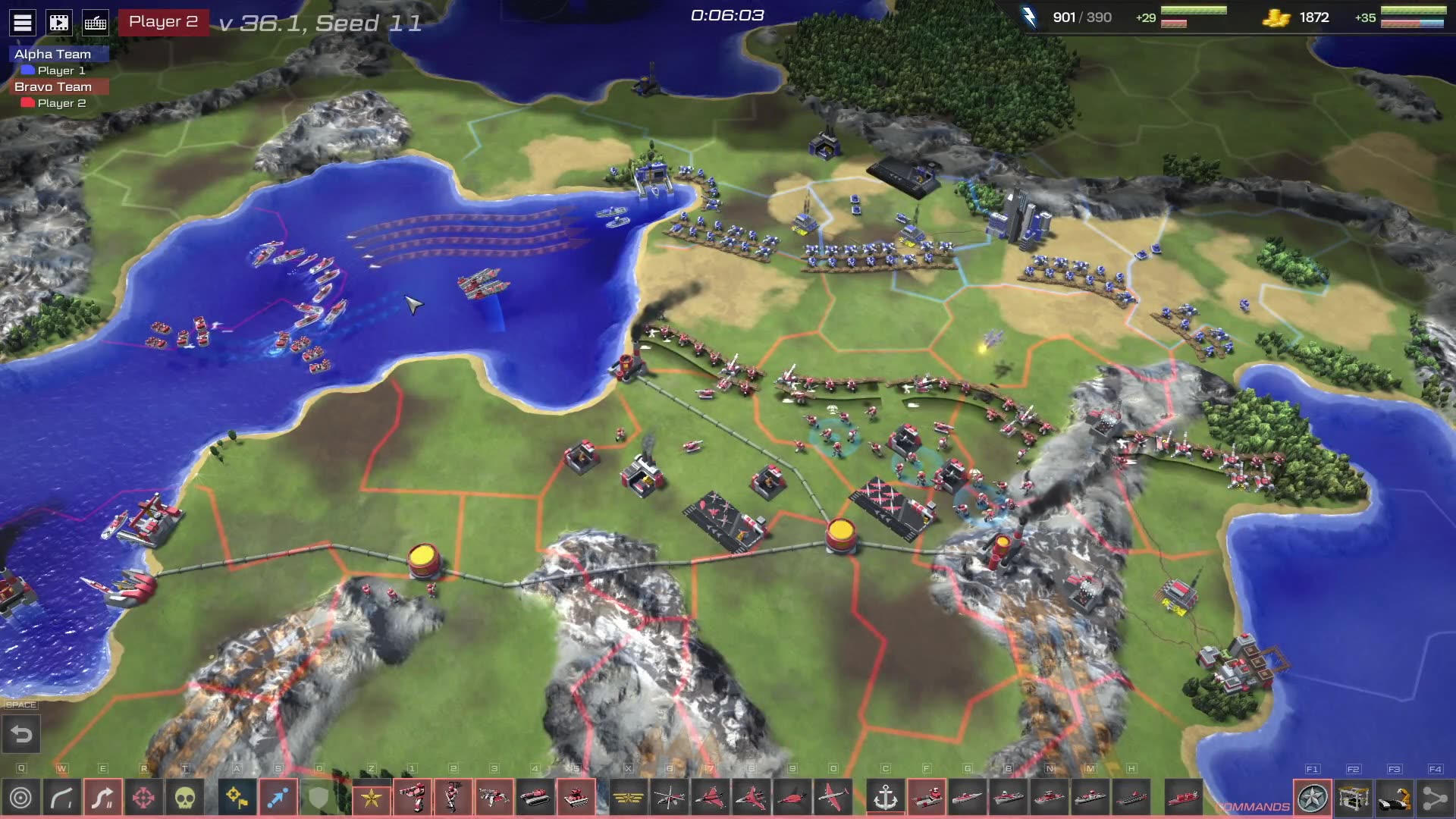Open the share-nodes tab
The width and height of the screenshot is (1456, 819).
click(1435, 798)
